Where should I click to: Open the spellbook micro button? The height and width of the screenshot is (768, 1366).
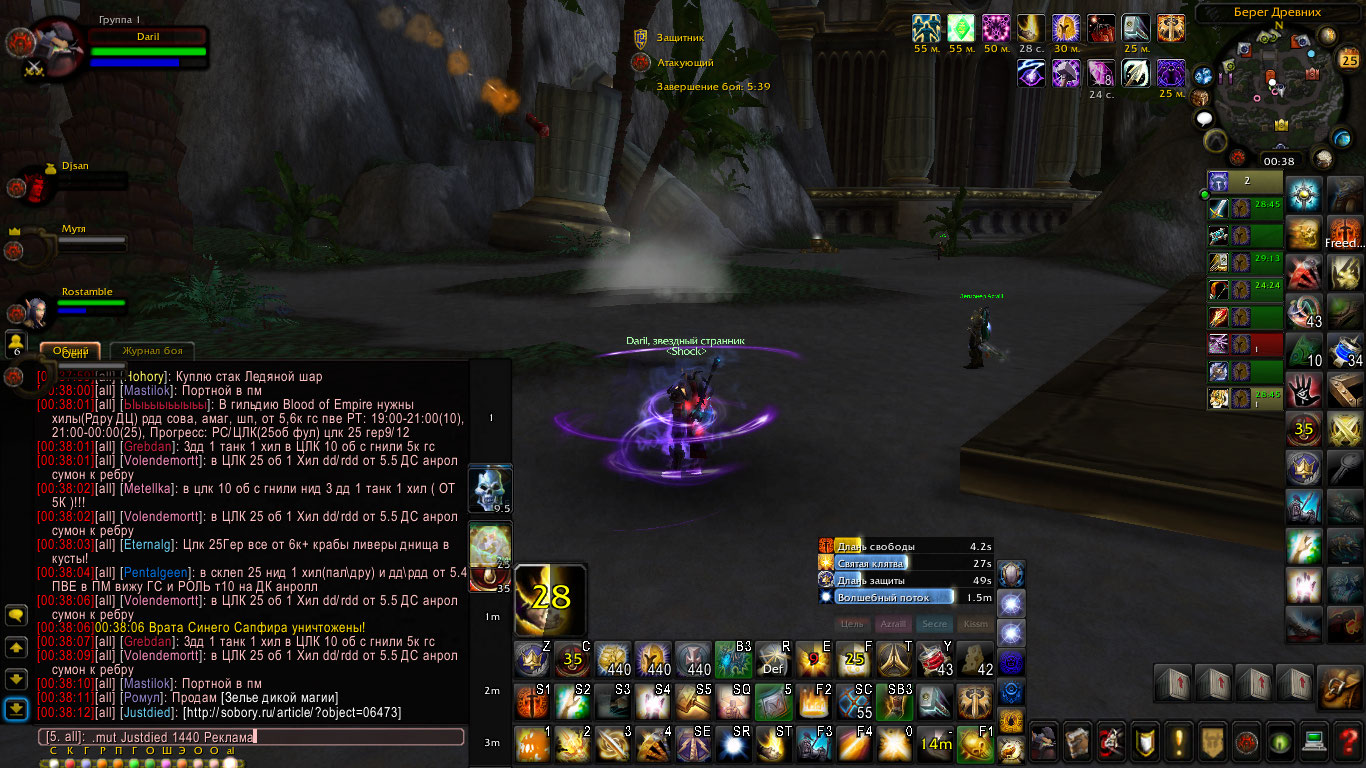click(x=1077, y=741)
